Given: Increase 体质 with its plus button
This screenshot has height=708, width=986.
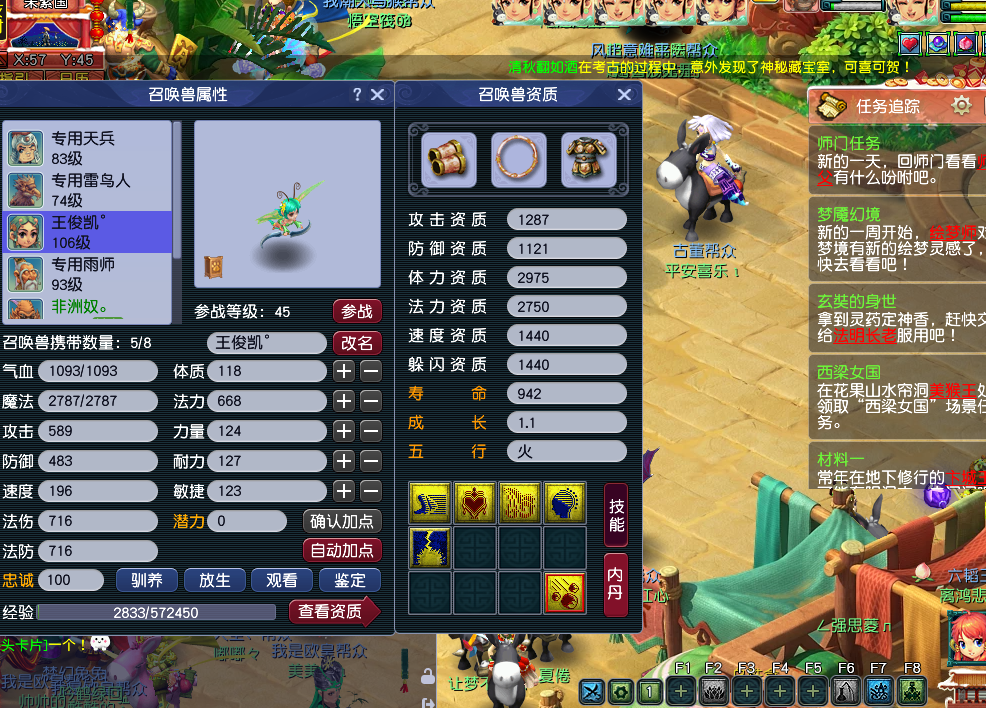Looking at the screenshot, I should point(344,371).
